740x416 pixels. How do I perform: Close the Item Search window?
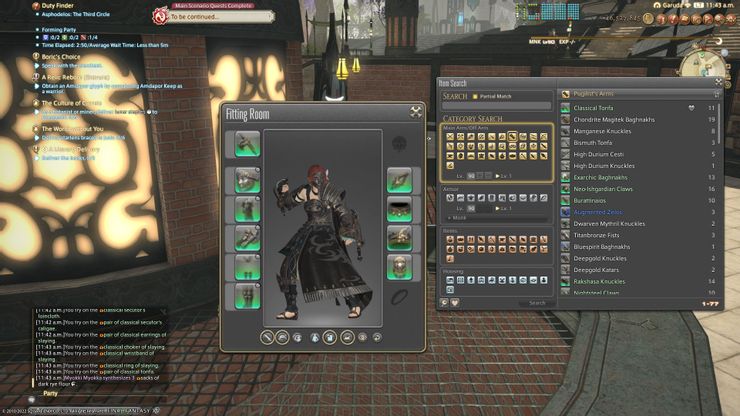717,83
